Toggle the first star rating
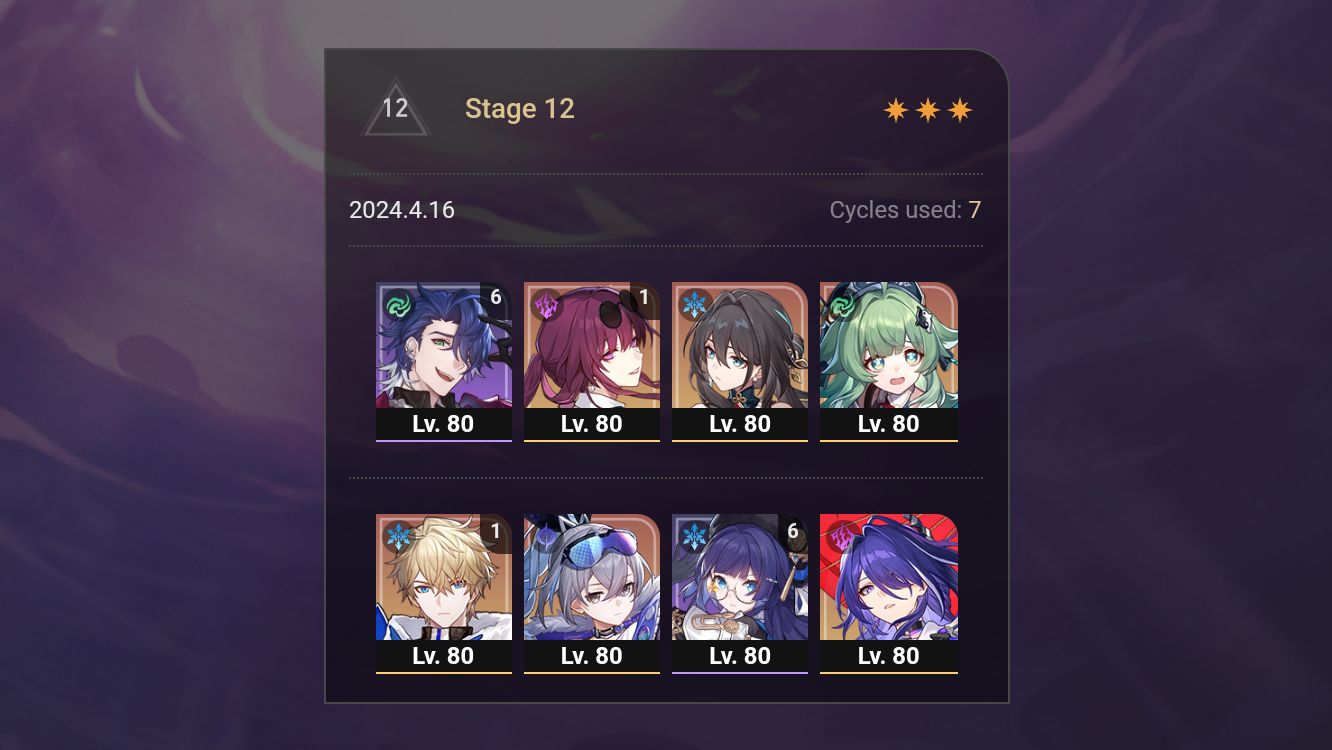The width and height of the screenshot is (1332, 750). [x=897, y=108]
